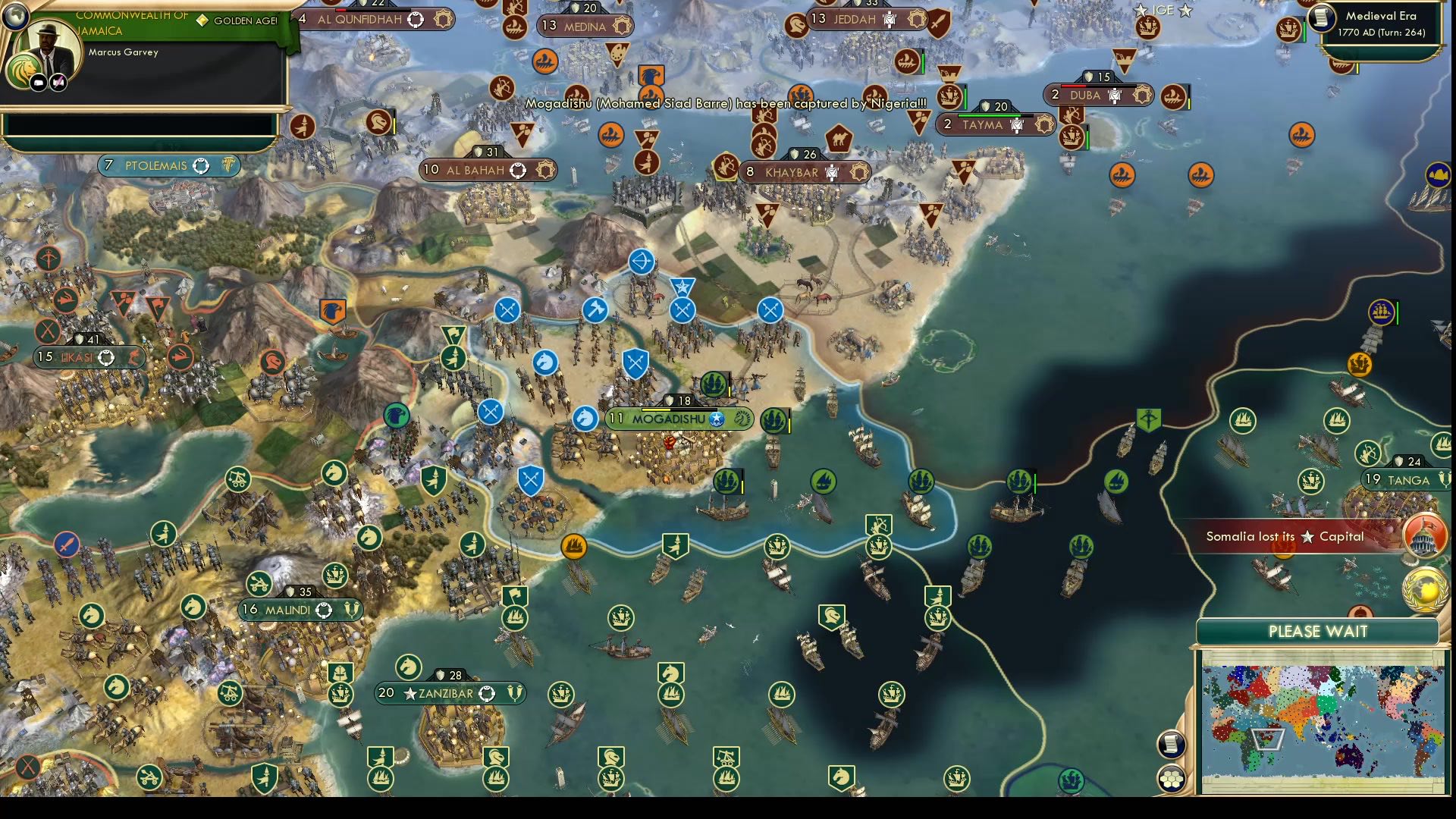
Task: Toggle the hex grid overlay button near the minimap
Action: pos(1172,779)
